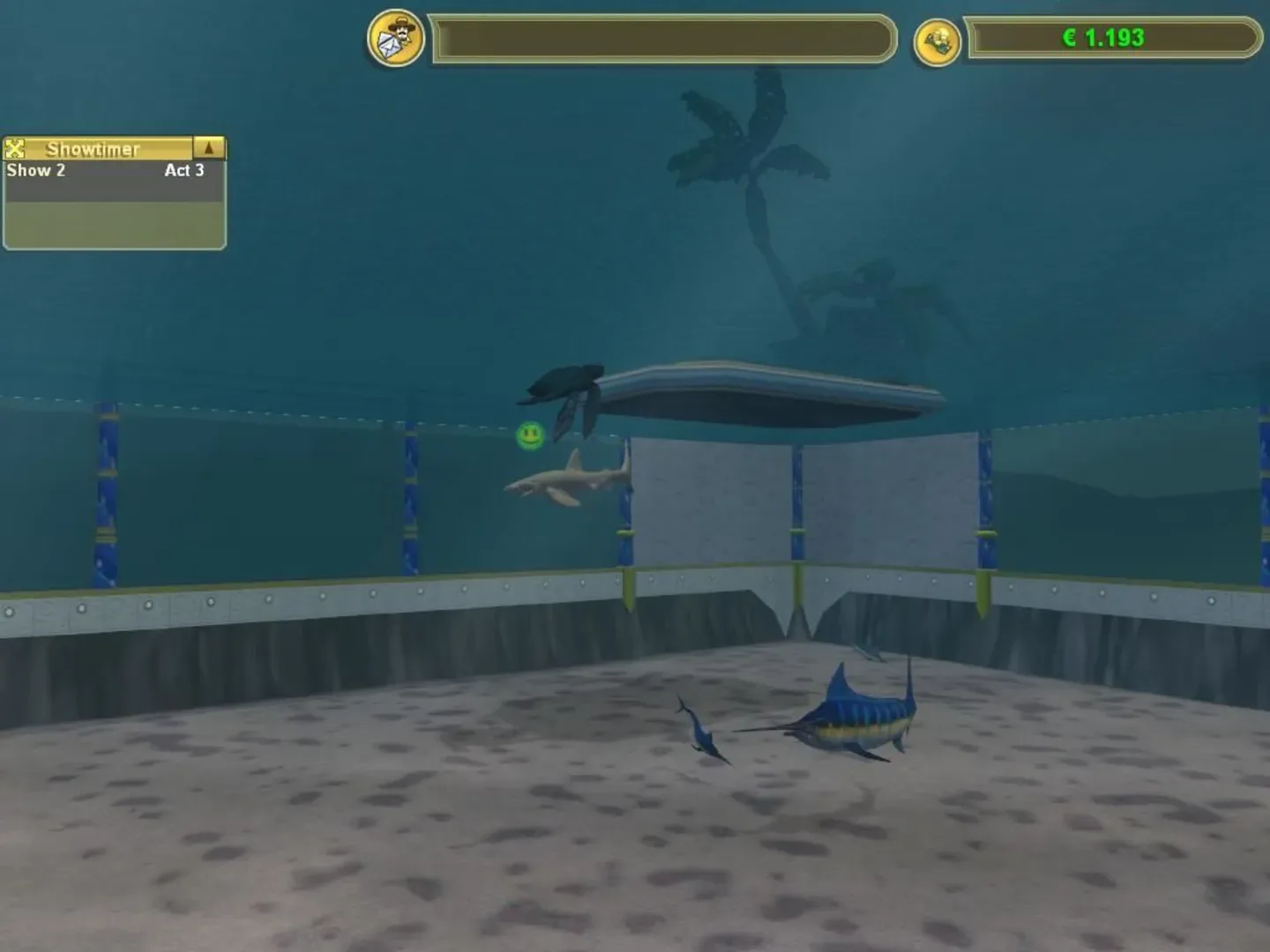Click the Showtimer title bar text
Viewport: 1270px width, 952px height.
tap(93, 148)
